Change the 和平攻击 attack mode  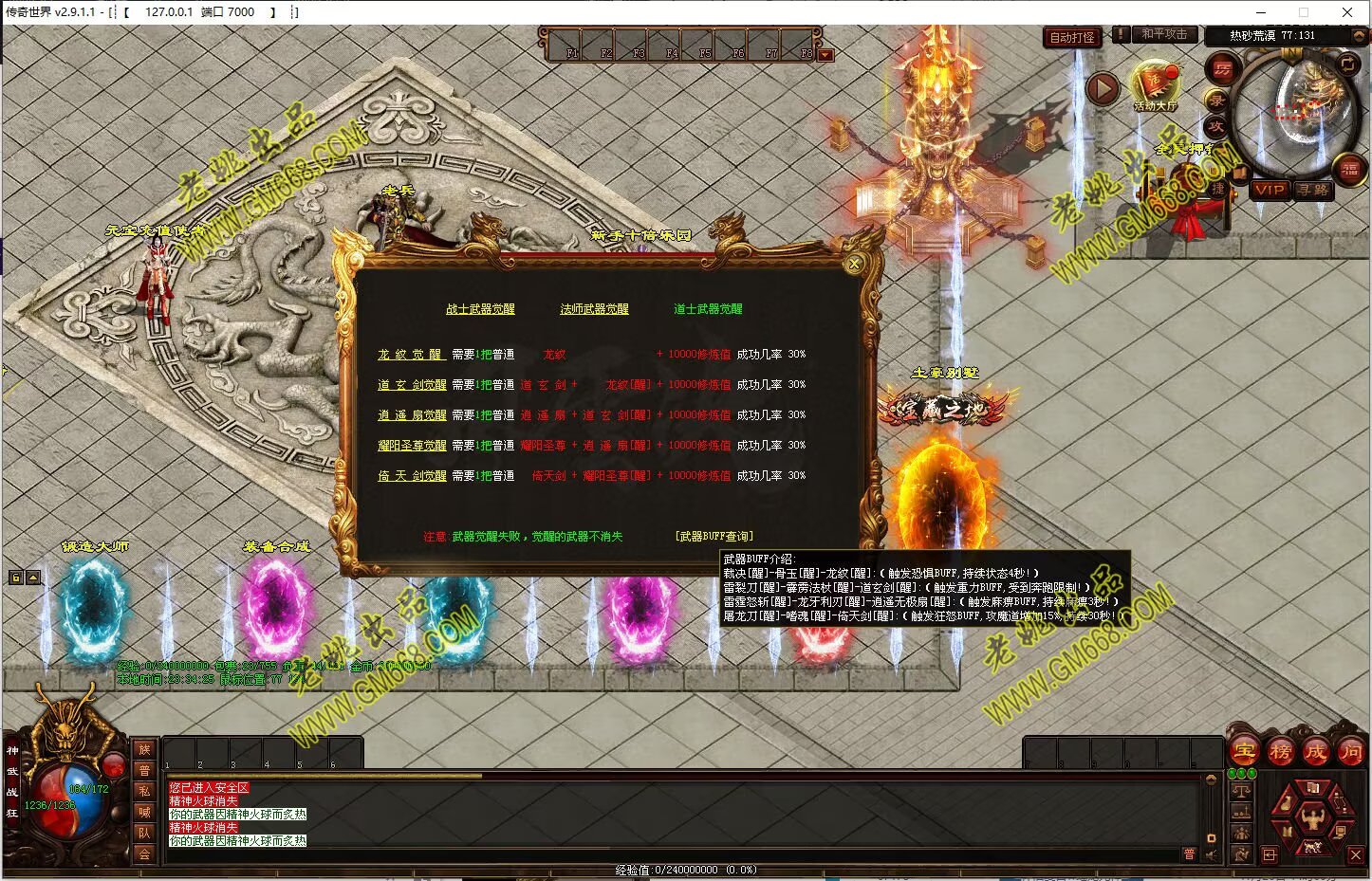[x=1163, y=34]
